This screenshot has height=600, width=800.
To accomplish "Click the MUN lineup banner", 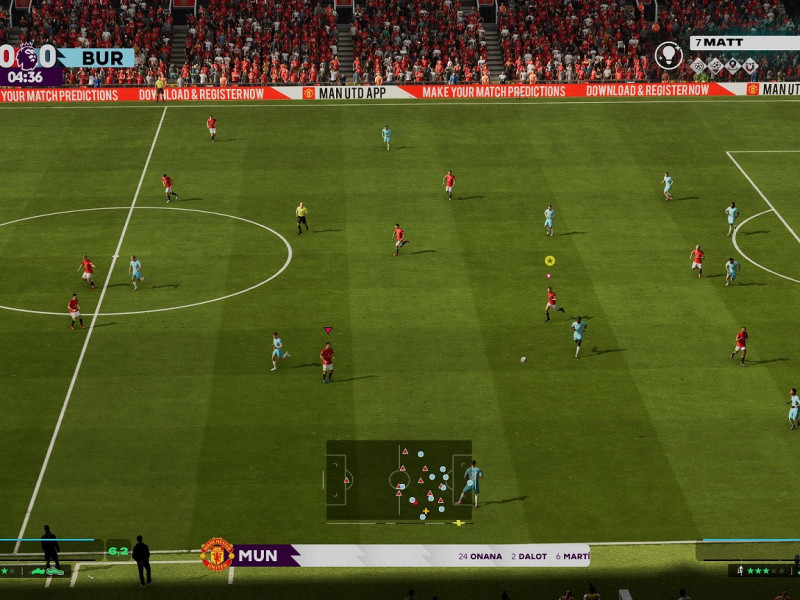I will [x=410, y=555].
